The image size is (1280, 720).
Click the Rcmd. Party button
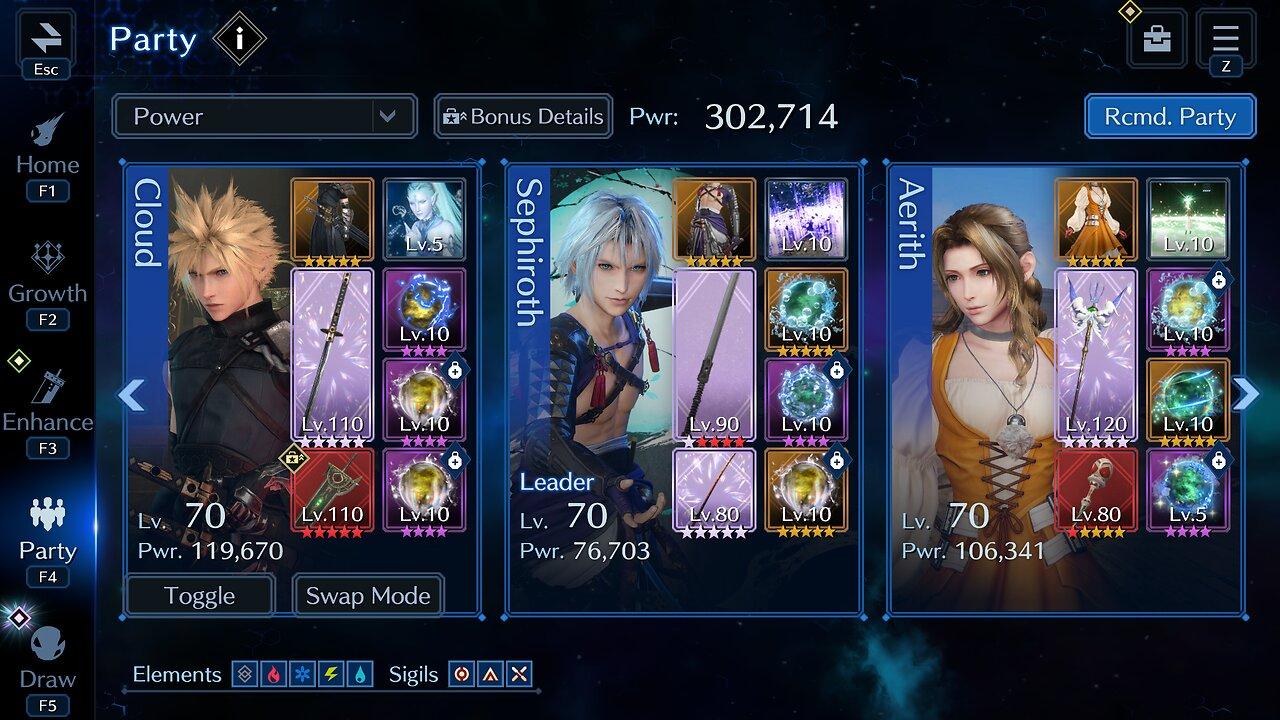pyautogui.click(x=1168, y=117)
